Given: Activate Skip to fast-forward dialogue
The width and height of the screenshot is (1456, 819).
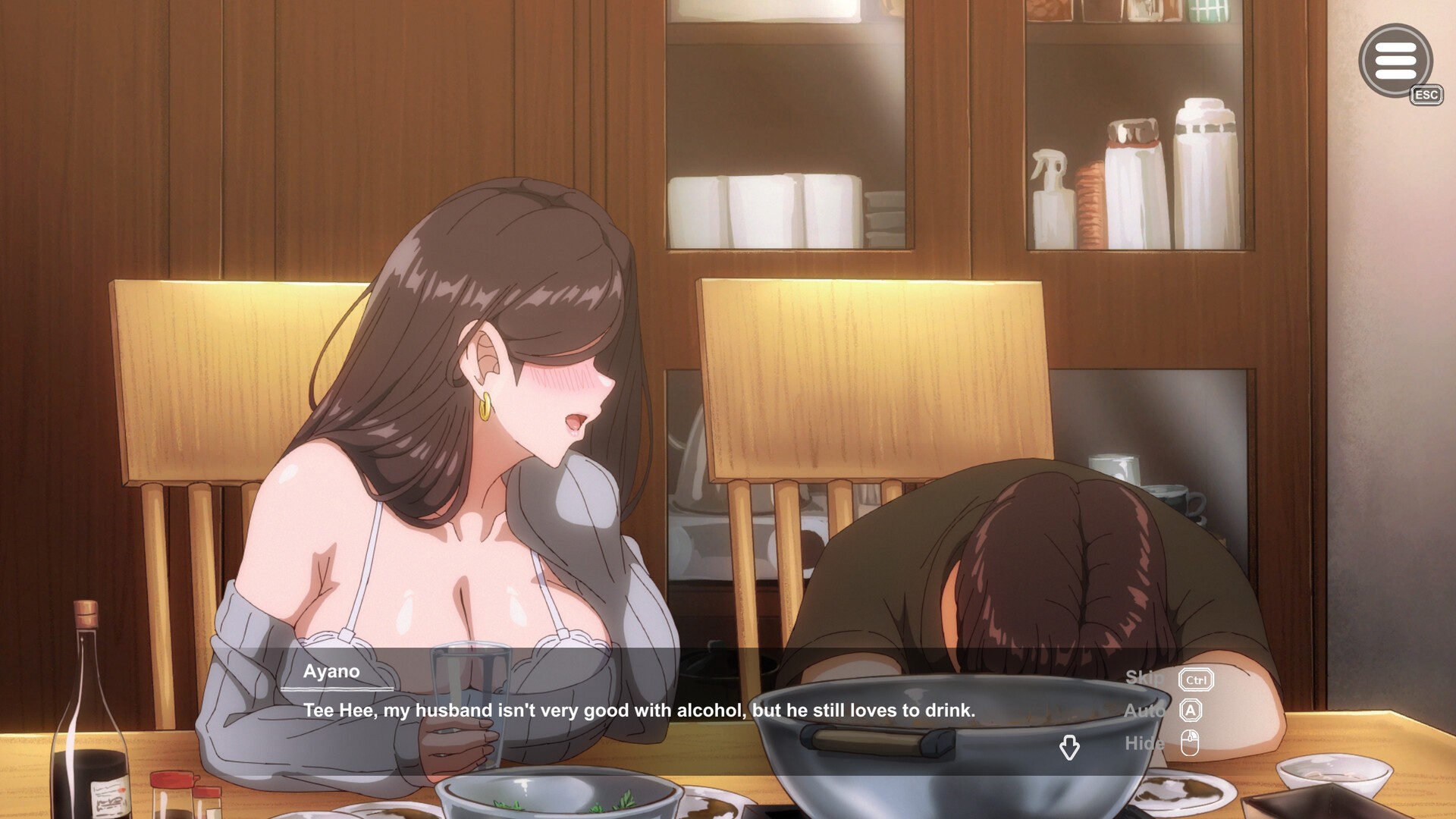Looking at the screenshot, I should 1145,678.
